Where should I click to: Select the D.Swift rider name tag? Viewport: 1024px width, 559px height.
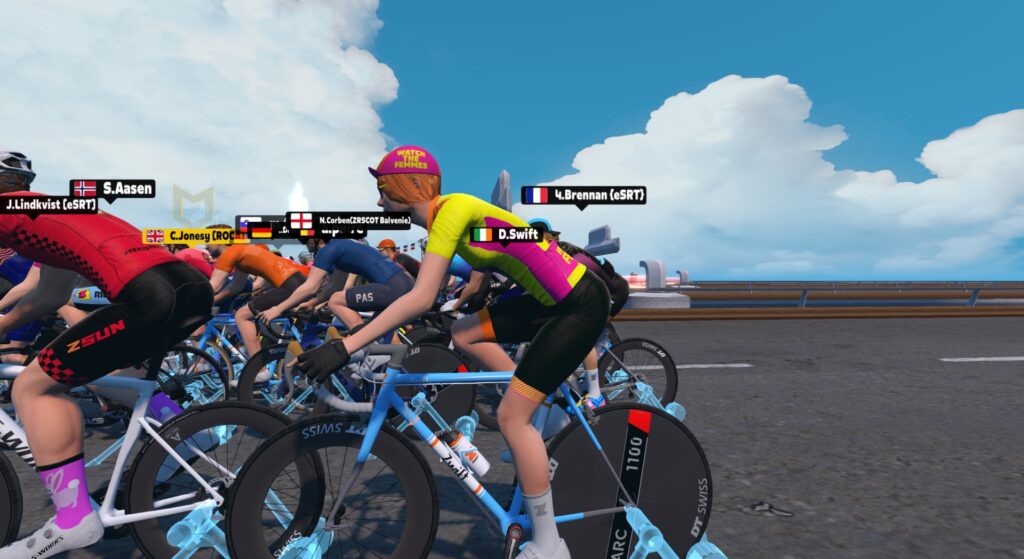(x=507, y=235)
